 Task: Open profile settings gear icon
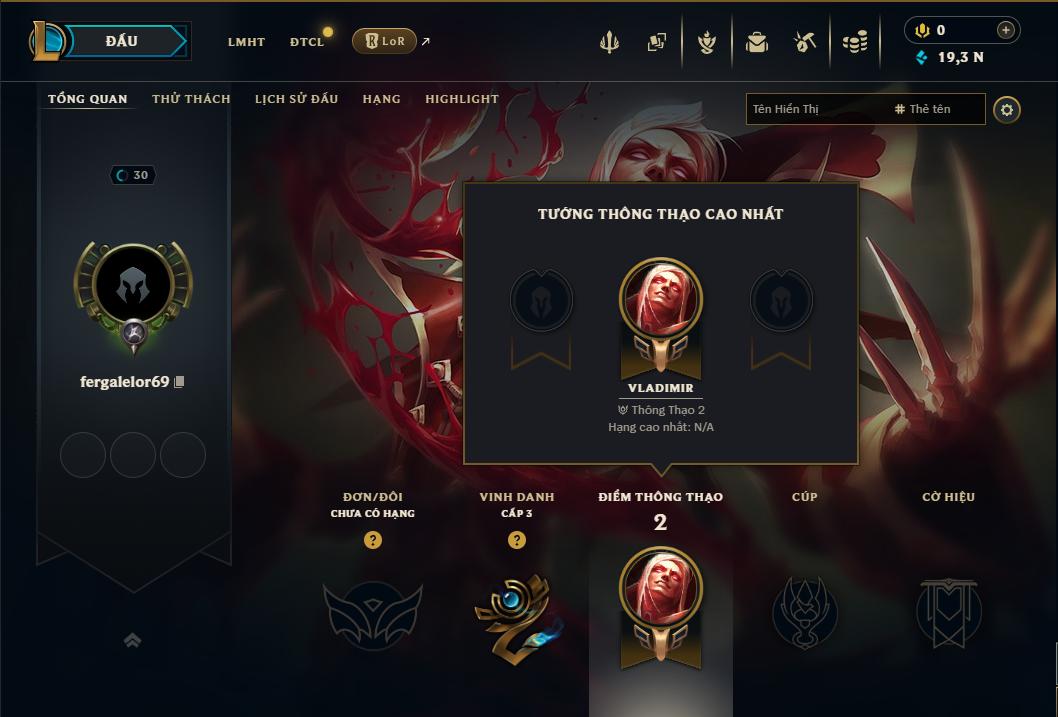pyautogui.click(x=1007, y=109)
